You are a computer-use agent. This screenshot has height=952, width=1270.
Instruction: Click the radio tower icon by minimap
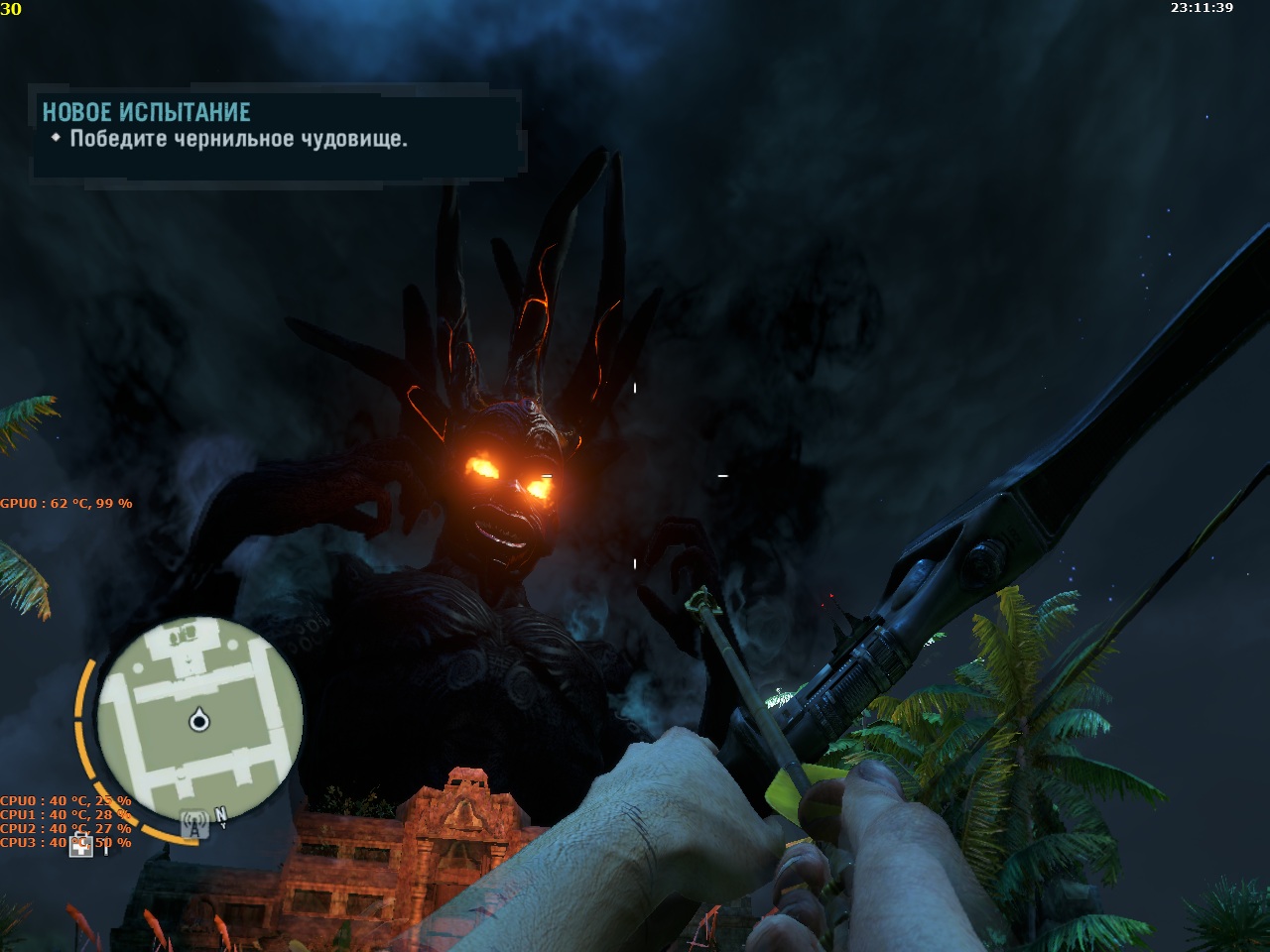pyautogui.click(x=195, y=825)
